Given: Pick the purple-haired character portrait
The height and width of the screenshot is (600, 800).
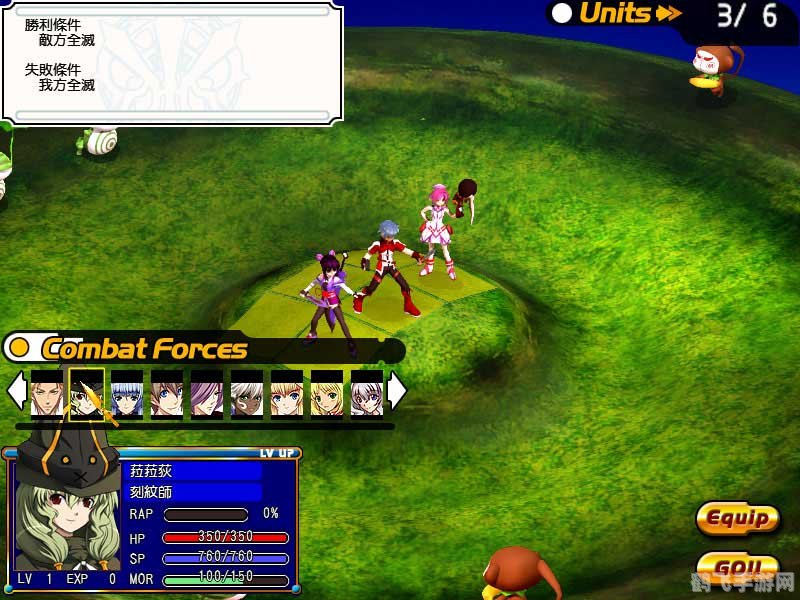Looking at the screenshot, I should 207,392.
